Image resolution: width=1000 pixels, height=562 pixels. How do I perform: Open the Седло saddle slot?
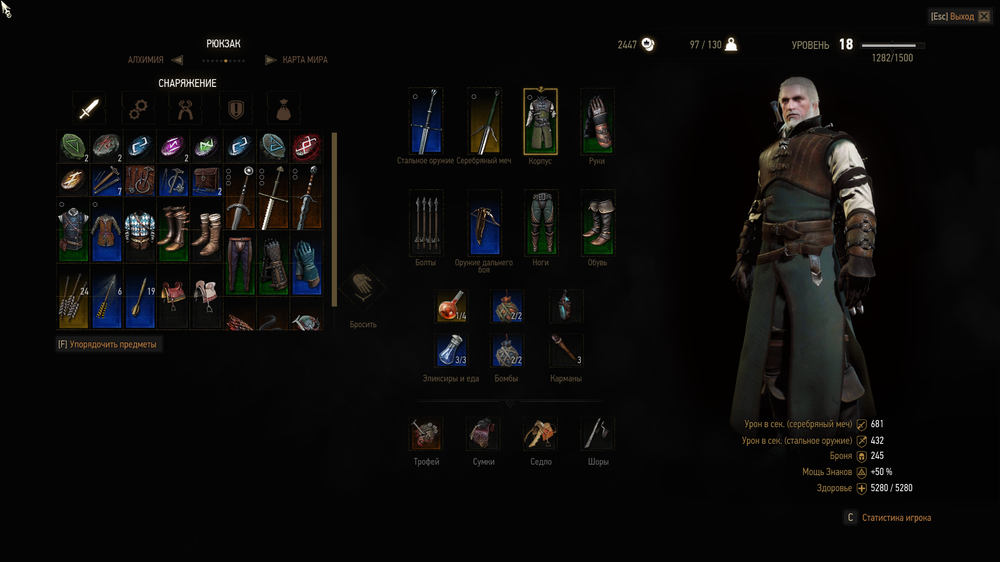(x=541, y=434)
